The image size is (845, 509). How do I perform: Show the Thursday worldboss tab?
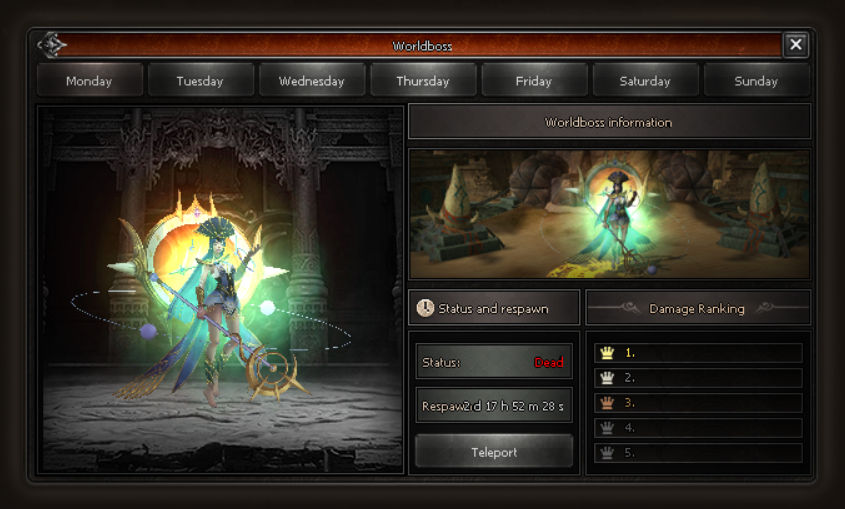[x=423, y=81]
